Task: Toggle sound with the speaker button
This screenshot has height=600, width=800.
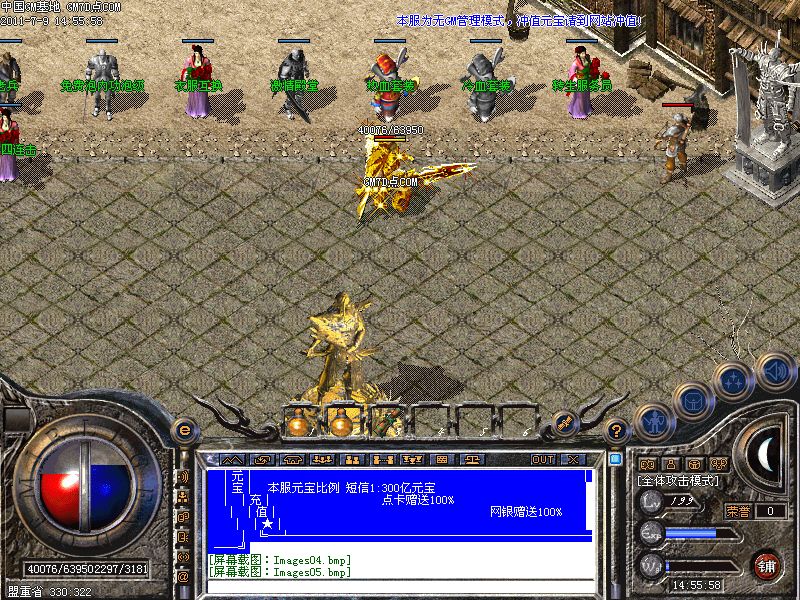Action: tap(774, 370)
